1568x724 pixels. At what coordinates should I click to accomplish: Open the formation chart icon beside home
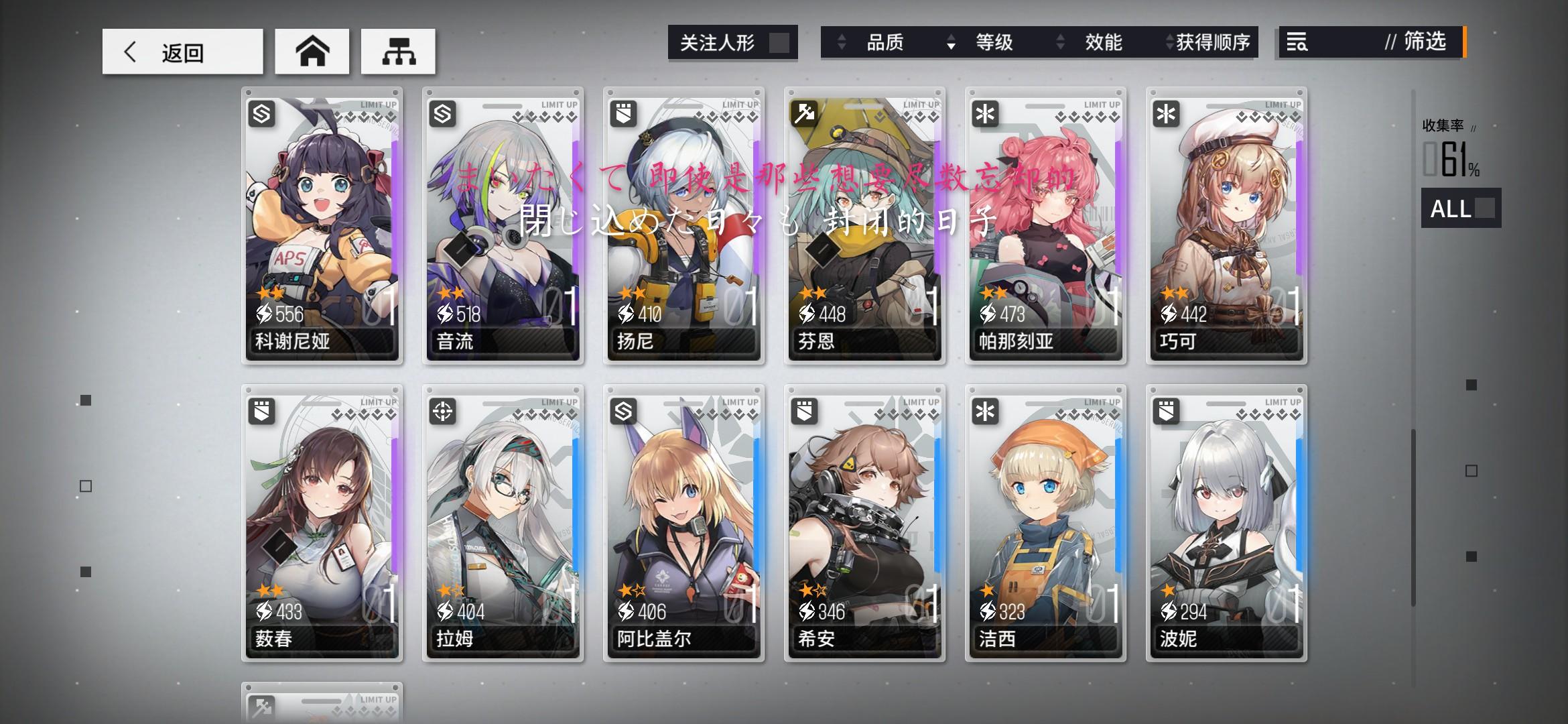coord(399,51)
